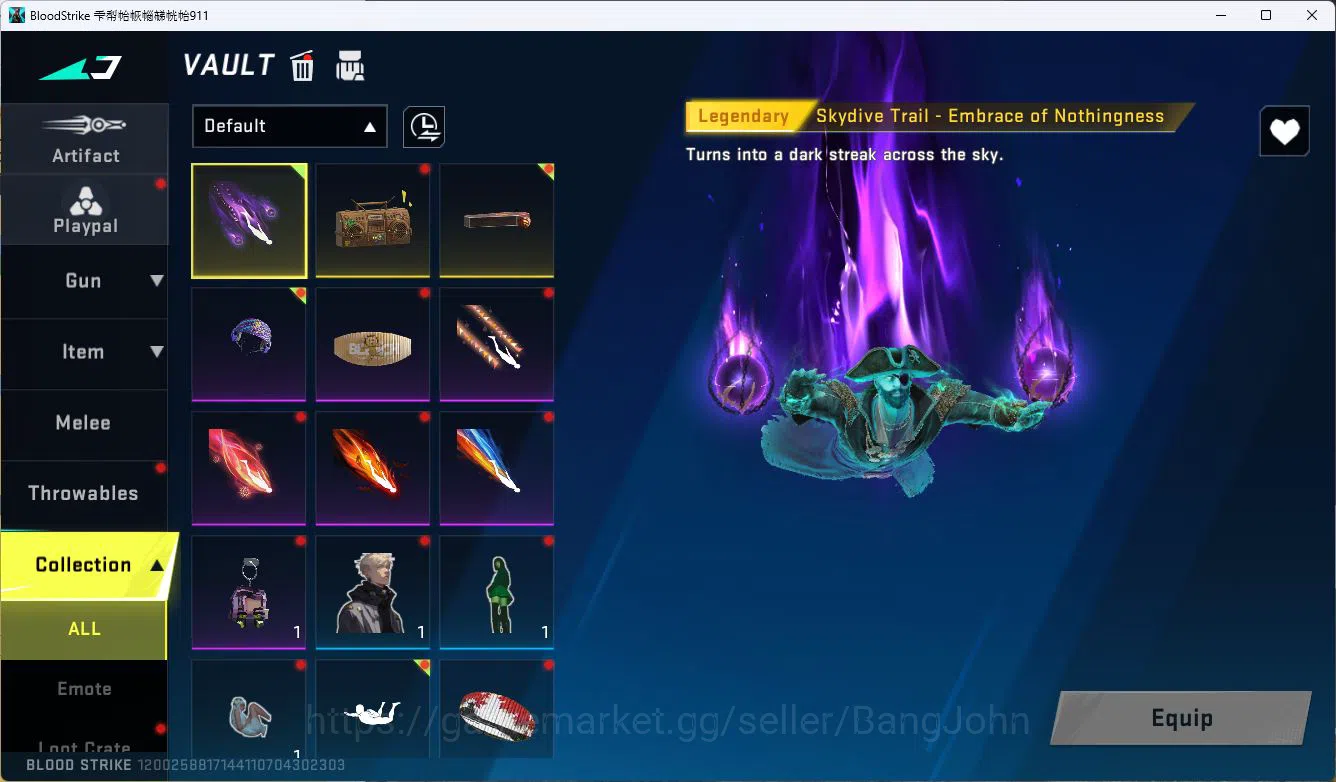Select the dismantle machine icon beside trash
This screenshot has height=782, width=1336.
click(x=350, y=65)
